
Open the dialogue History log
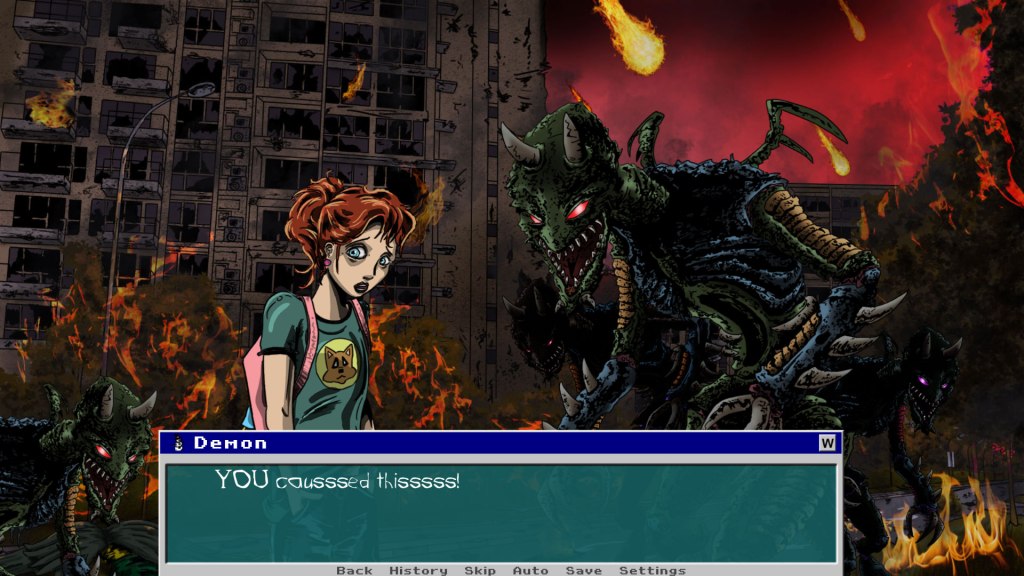tap(418, 570)
